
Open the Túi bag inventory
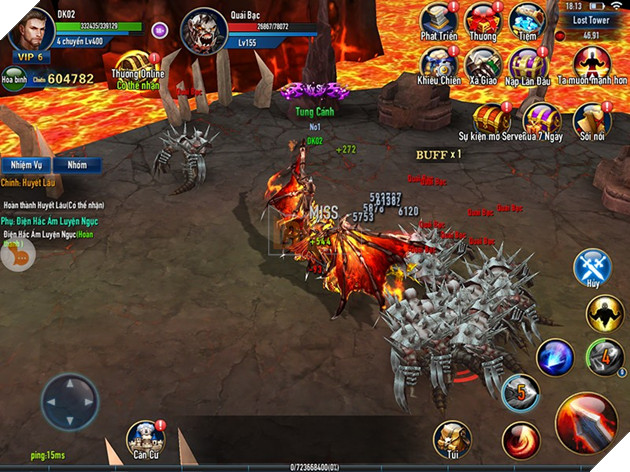coord(452,440)
